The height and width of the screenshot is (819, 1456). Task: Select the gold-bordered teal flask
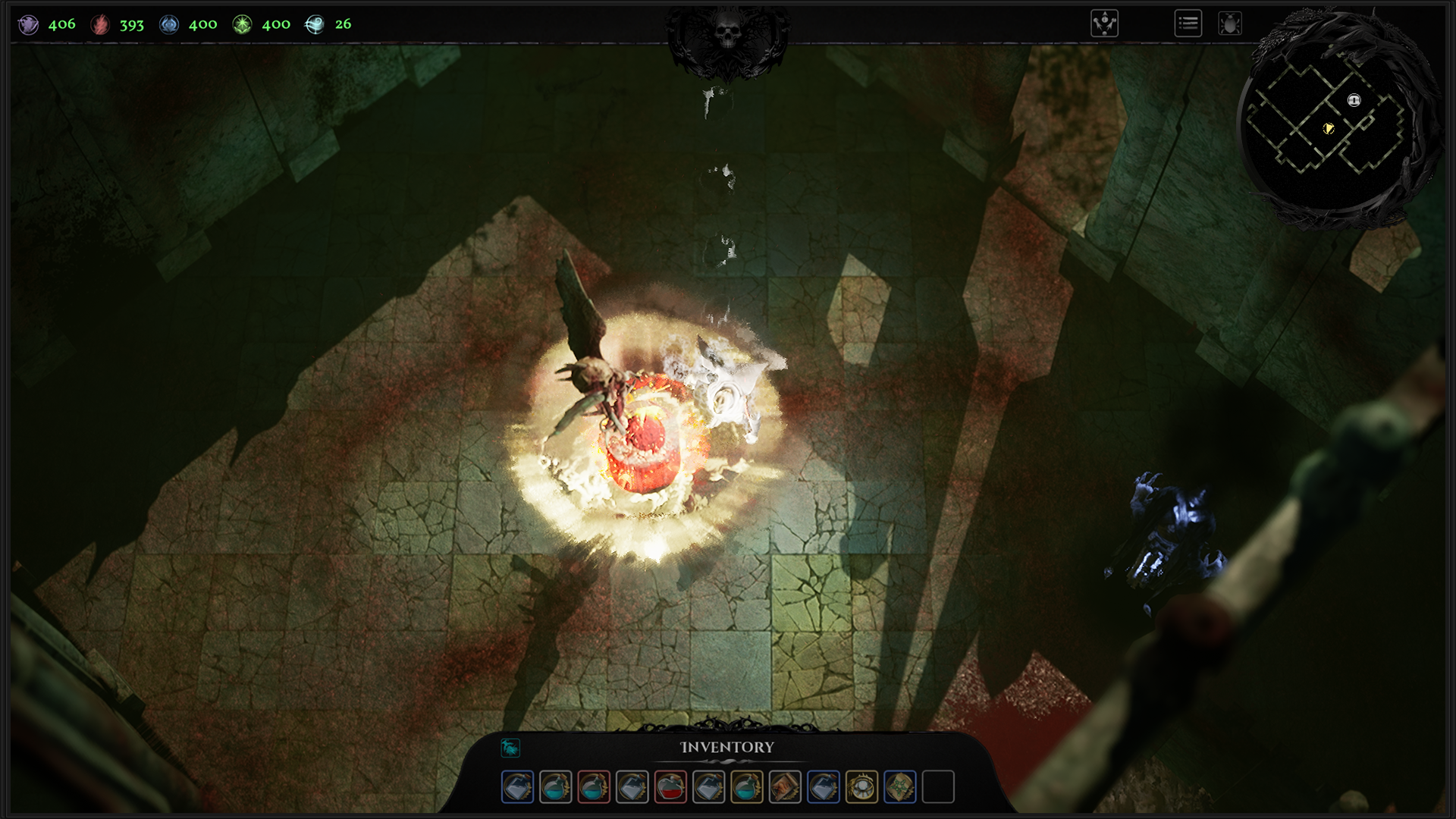tap(747, 787)
